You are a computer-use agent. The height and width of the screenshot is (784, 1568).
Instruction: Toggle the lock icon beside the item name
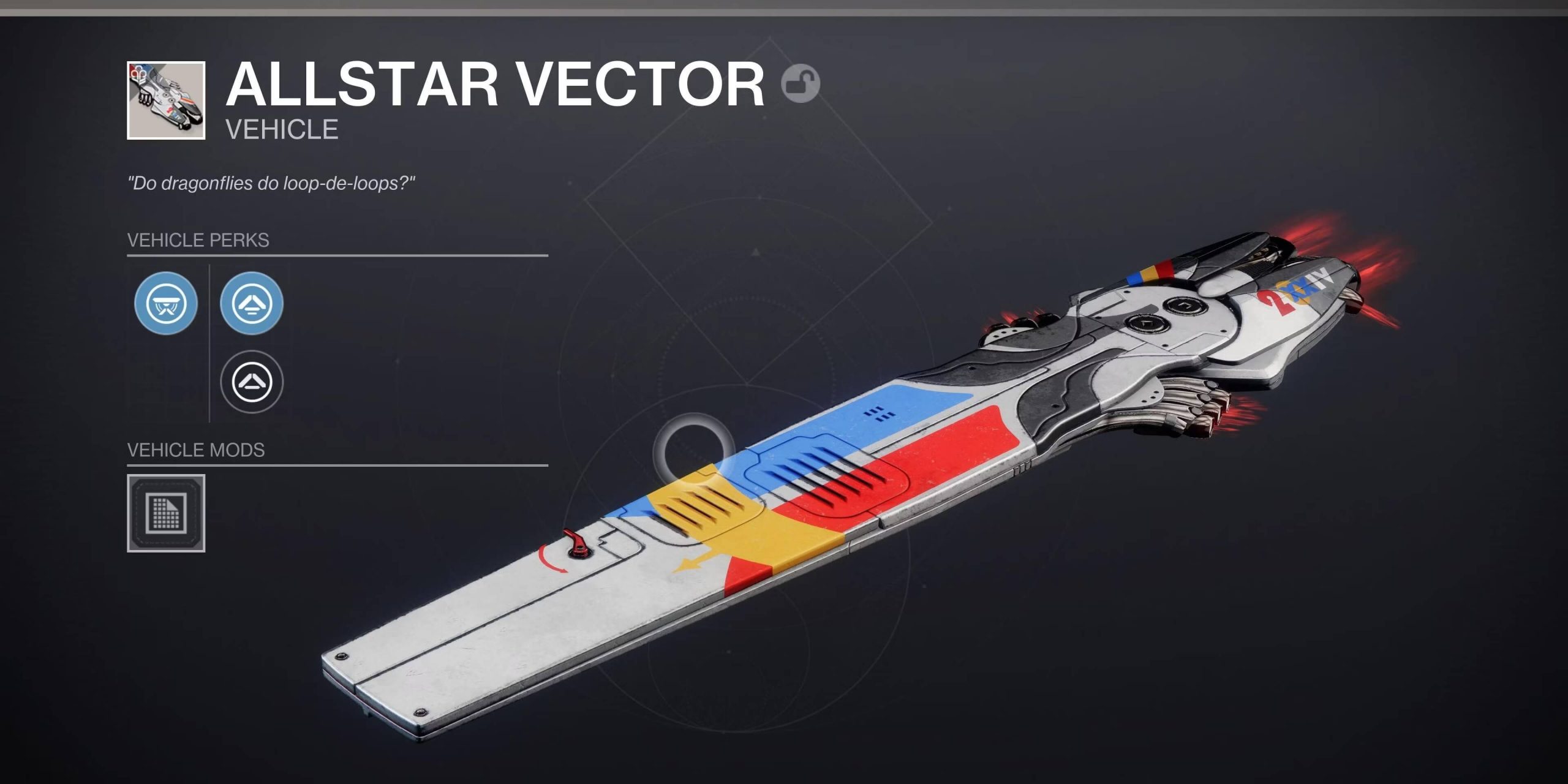point(801,83)
